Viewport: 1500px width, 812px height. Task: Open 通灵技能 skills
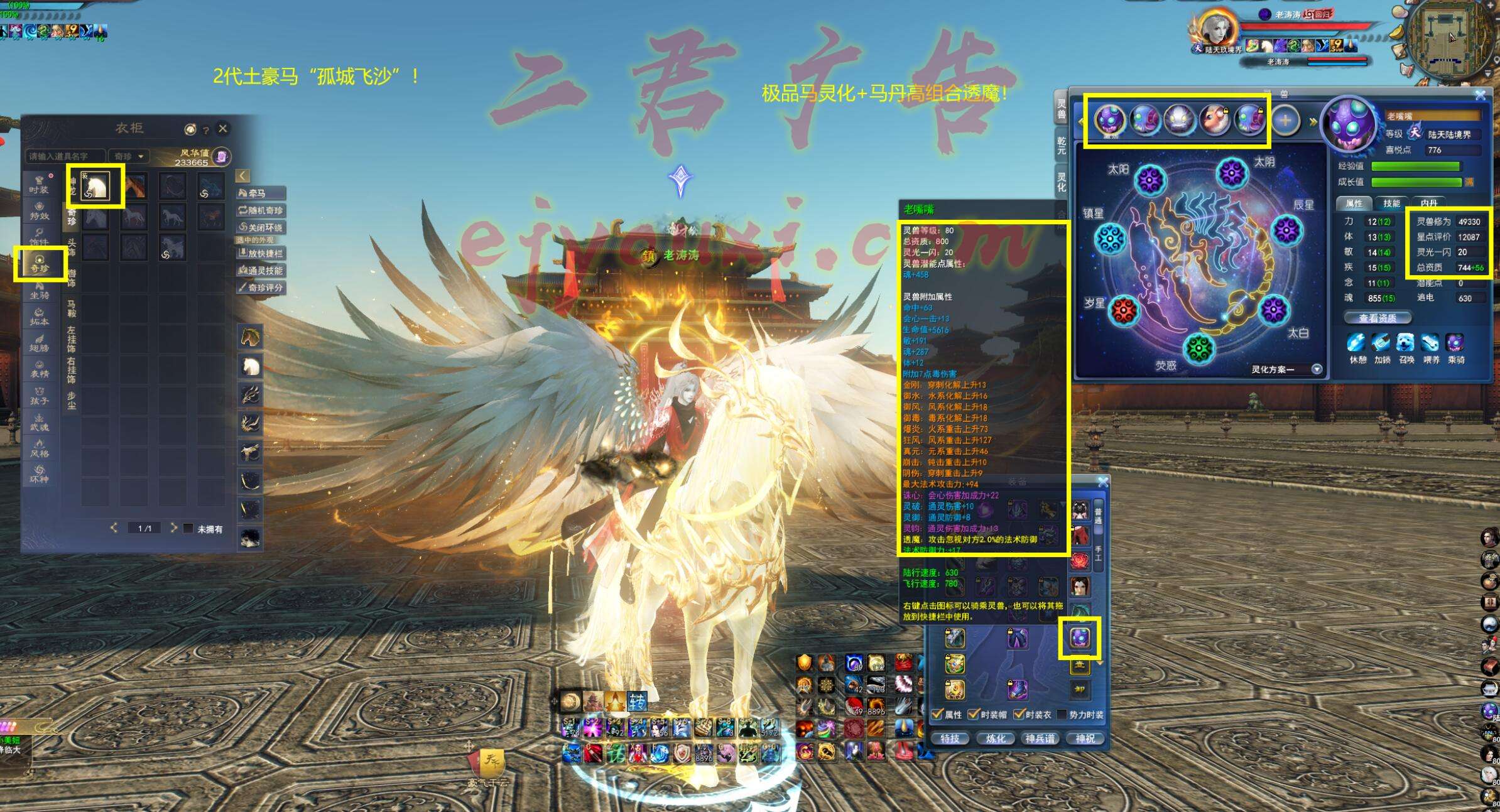coord(260,271)
